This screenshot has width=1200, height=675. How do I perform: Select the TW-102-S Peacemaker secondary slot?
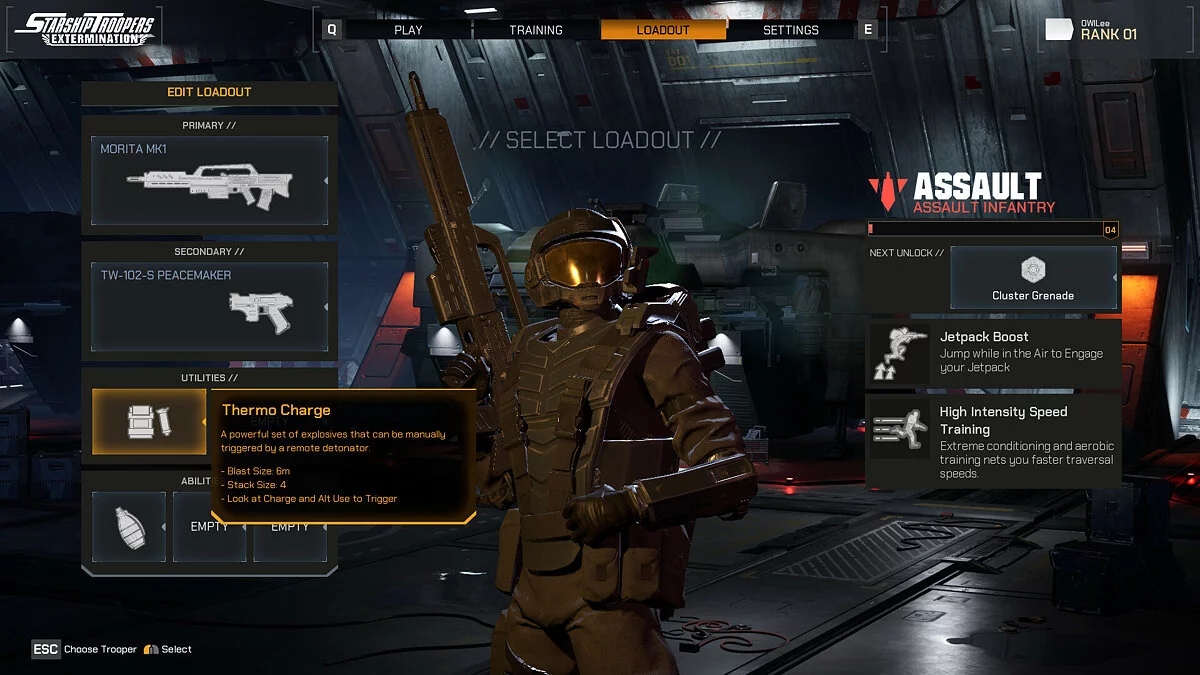click(x=210, y=307)
